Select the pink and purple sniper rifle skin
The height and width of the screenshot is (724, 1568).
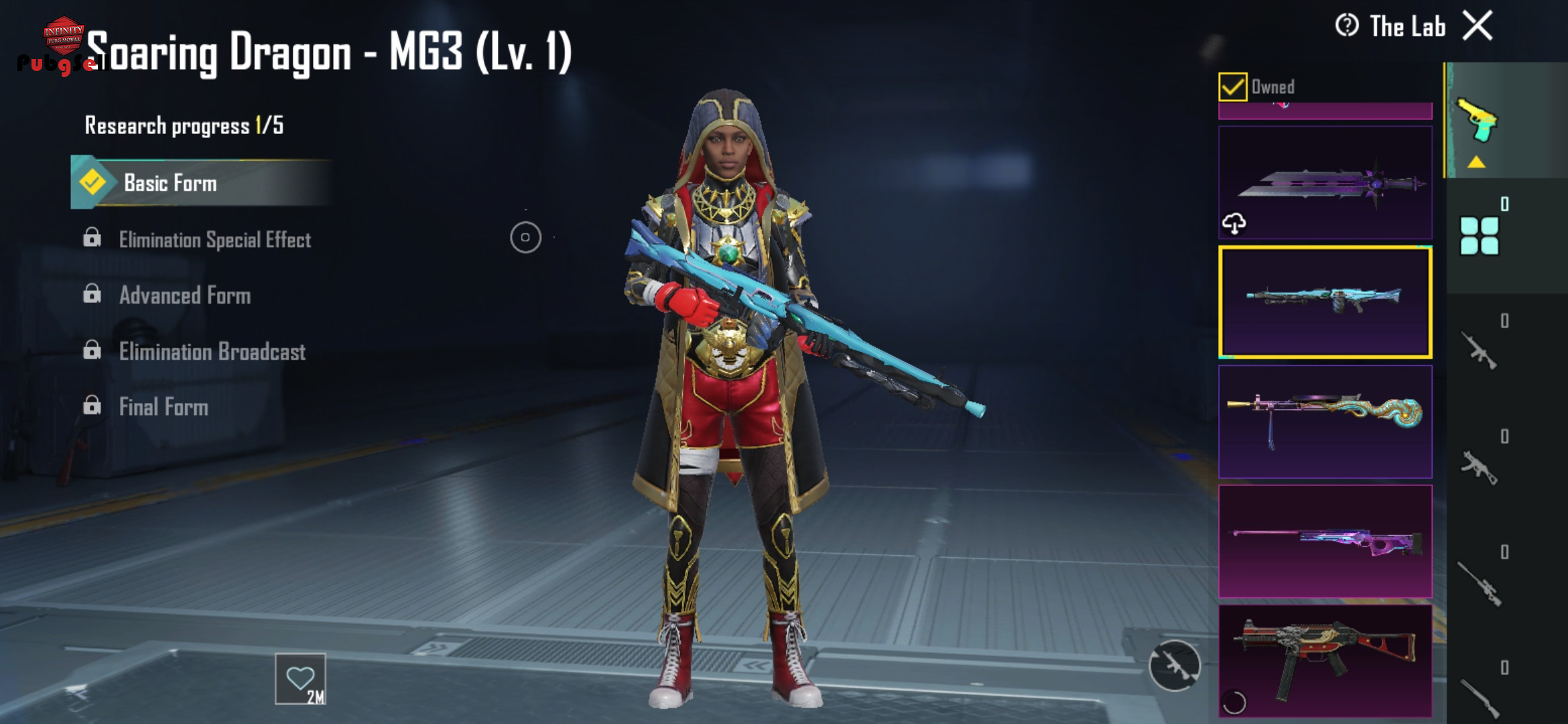tap(1325, 542)
